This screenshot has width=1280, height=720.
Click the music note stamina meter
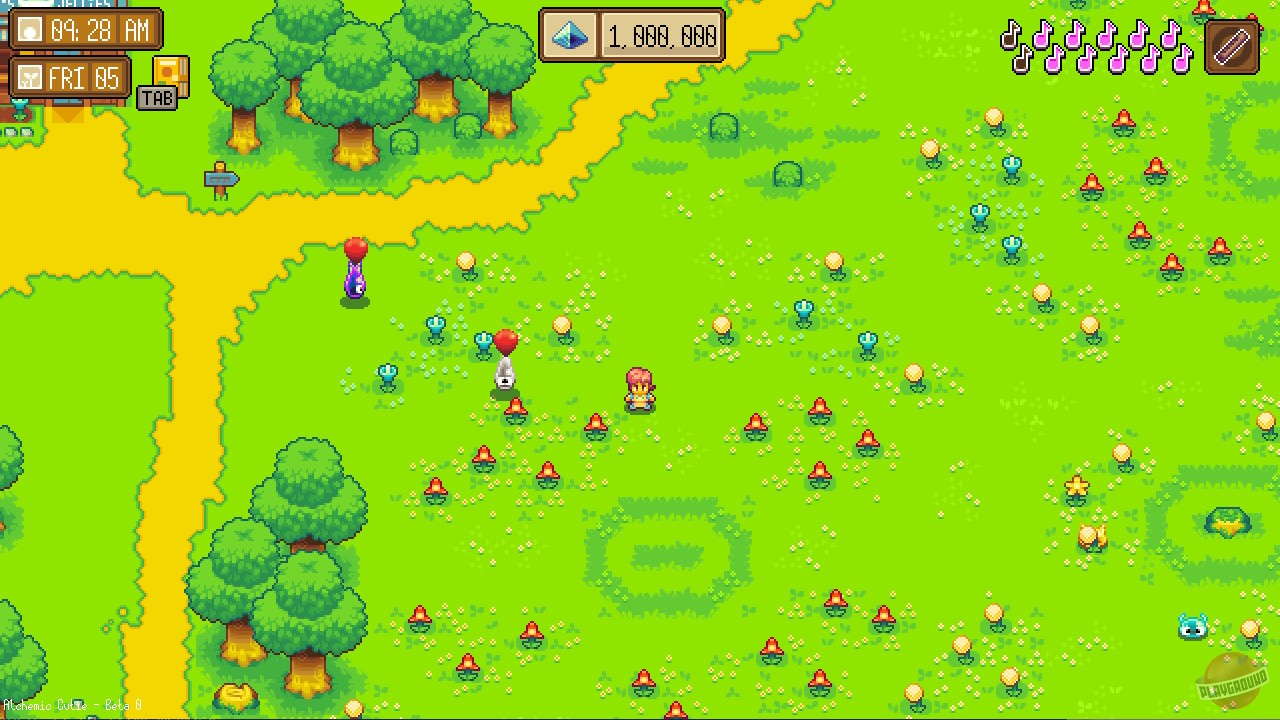click(1095, 45)
